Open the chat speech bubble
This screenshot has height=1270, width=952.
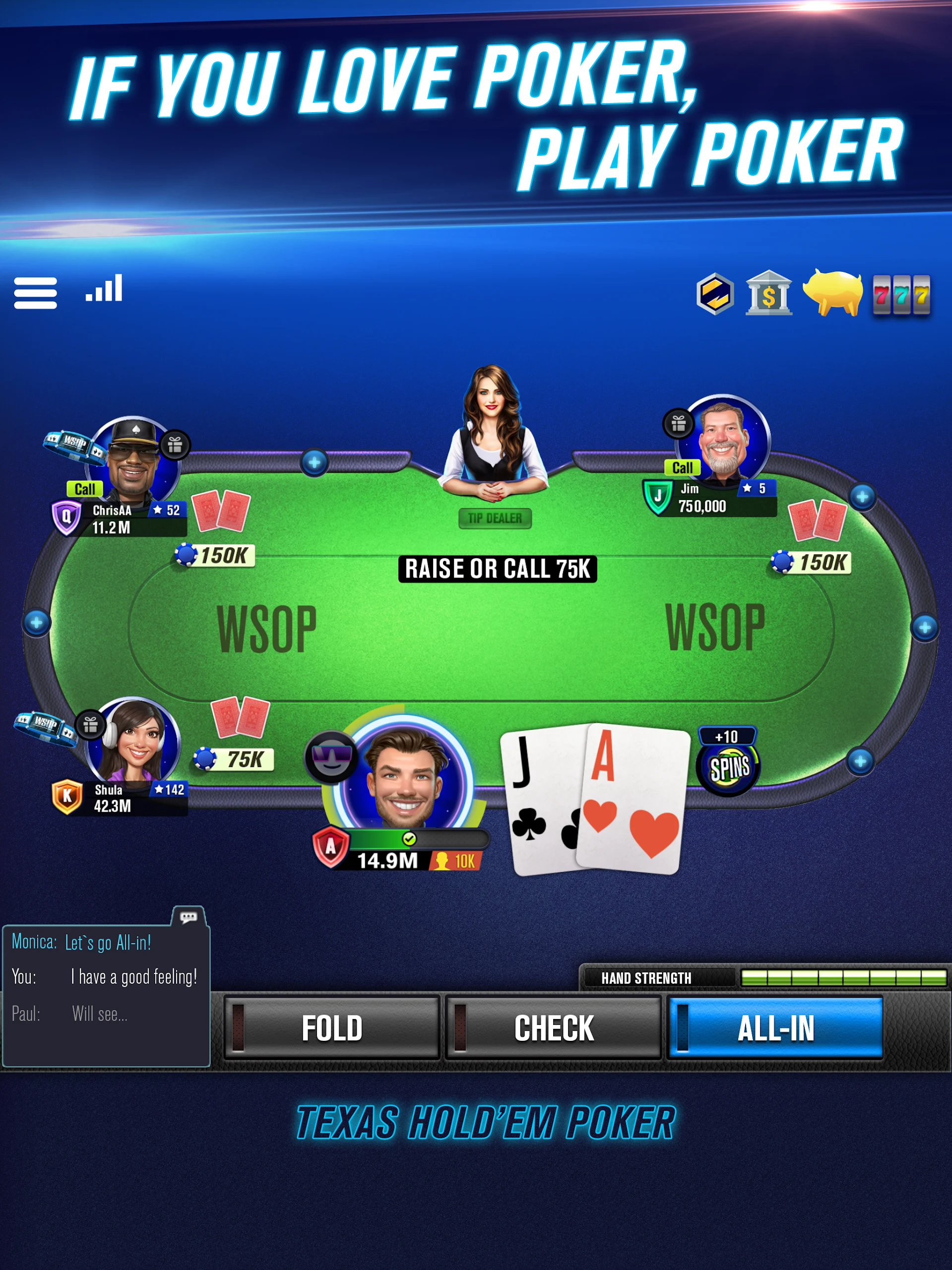click(189, 917)
